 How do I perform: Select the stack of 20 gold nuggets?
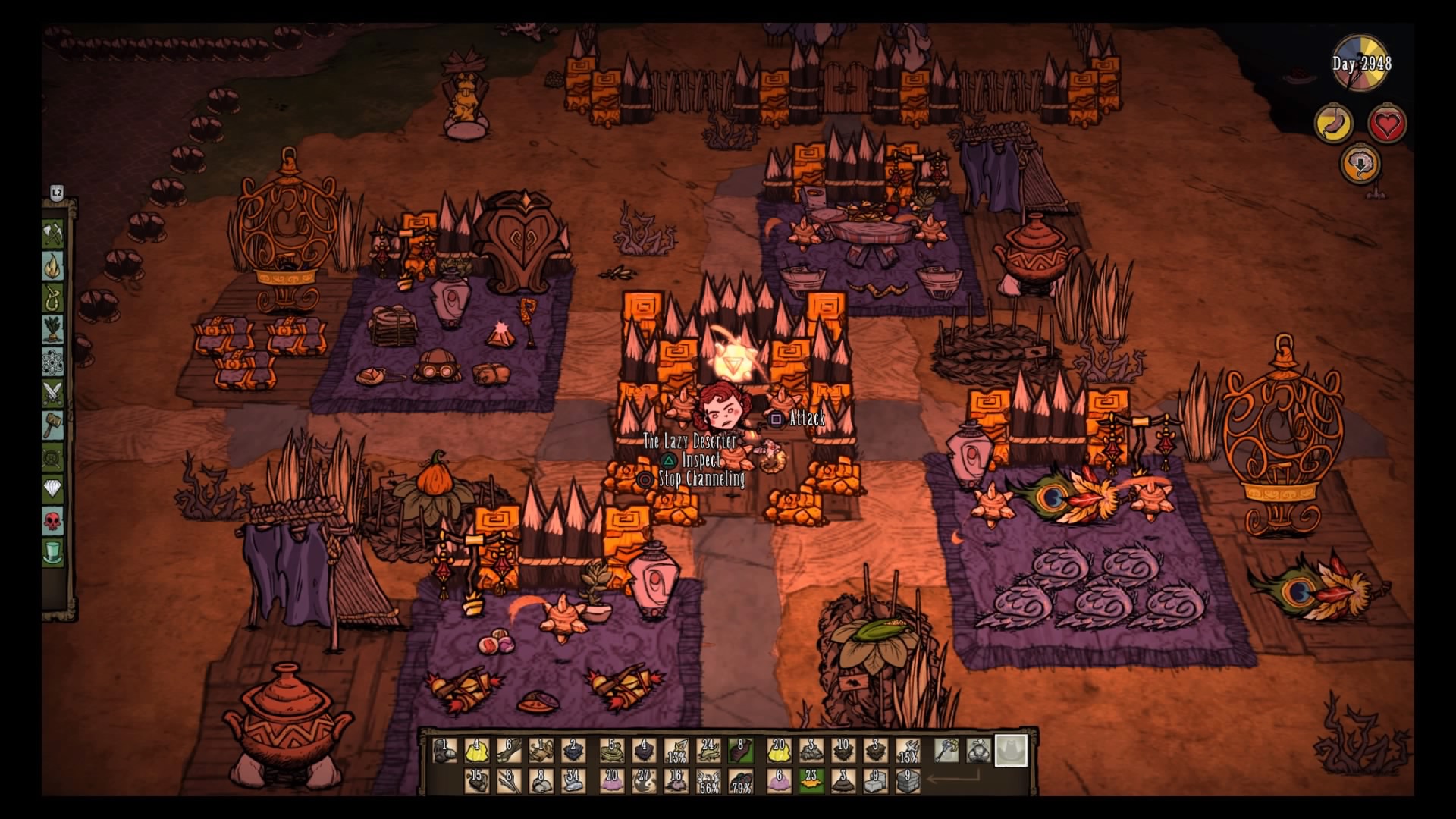(x=778, y=751)
